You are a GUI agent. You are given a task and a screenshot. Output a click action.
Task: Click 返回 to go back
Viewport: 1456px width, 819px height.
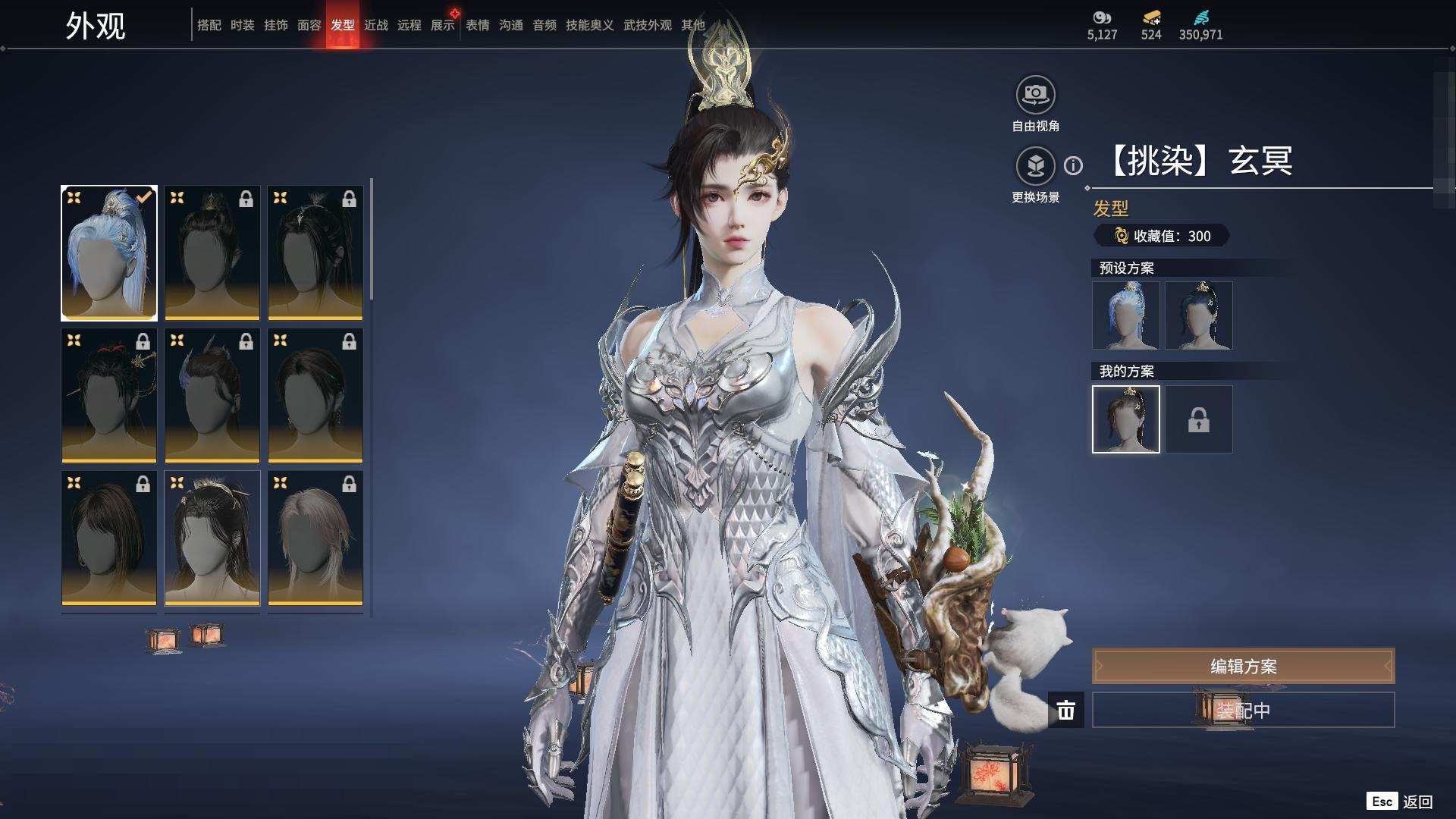pos(1417,802)
